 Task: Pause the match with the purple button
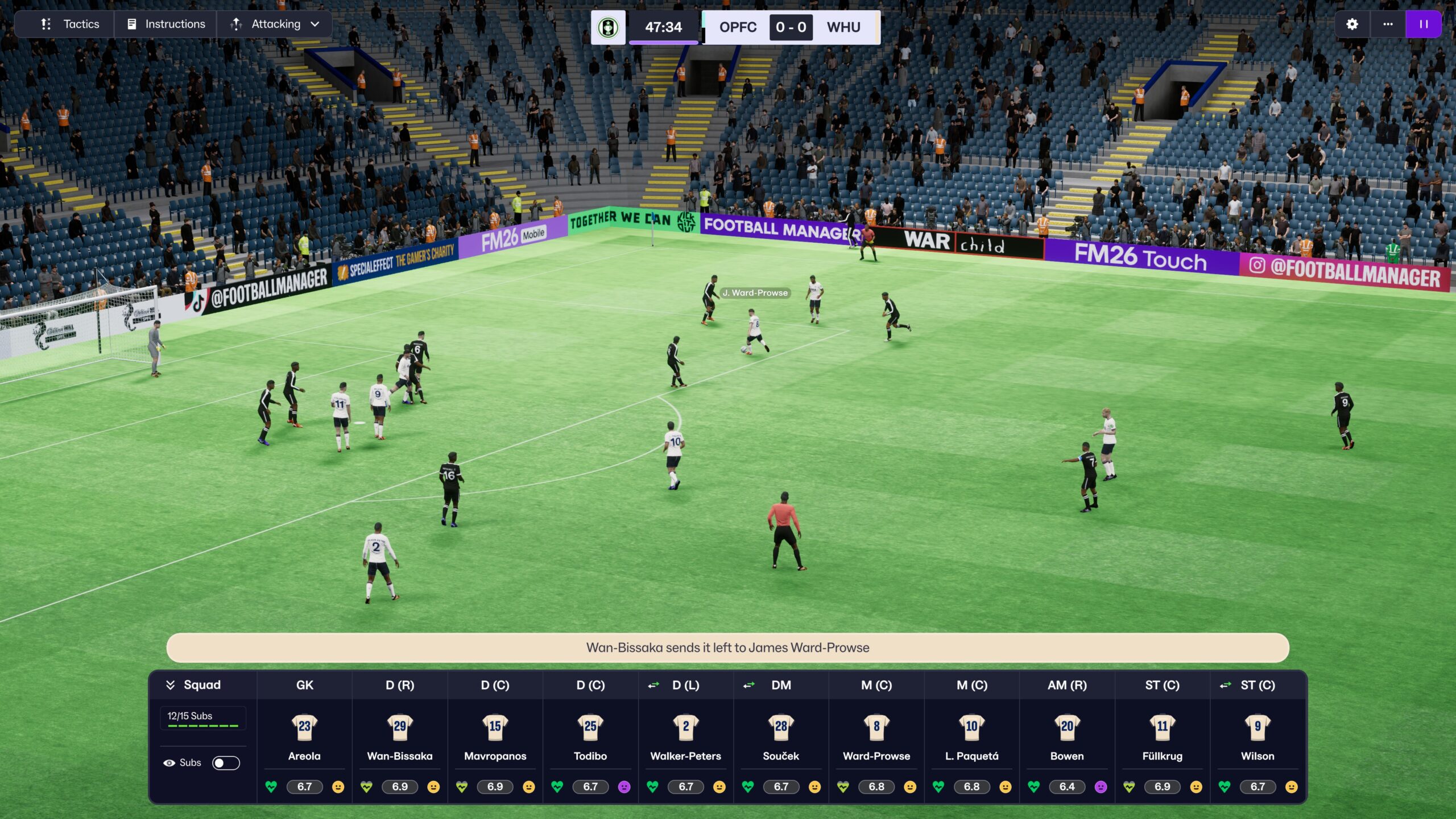(1424, 24)
